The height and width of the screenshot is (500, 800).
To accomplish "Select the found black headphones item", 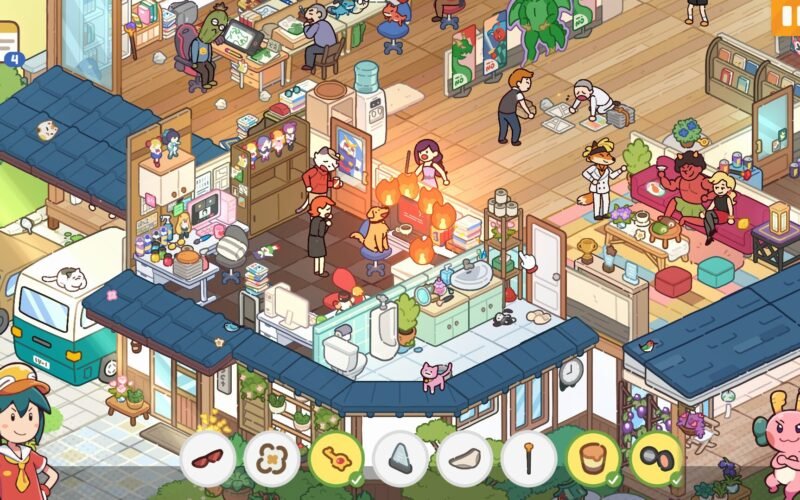I will coord(657,459).
